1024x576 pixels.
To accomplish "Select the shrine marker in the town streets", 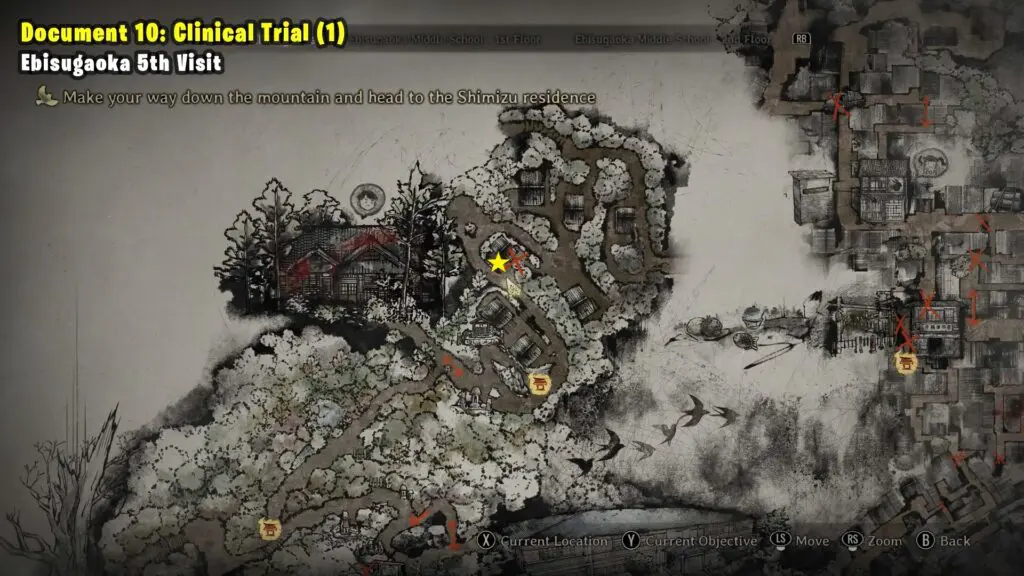I will point(907,362).
